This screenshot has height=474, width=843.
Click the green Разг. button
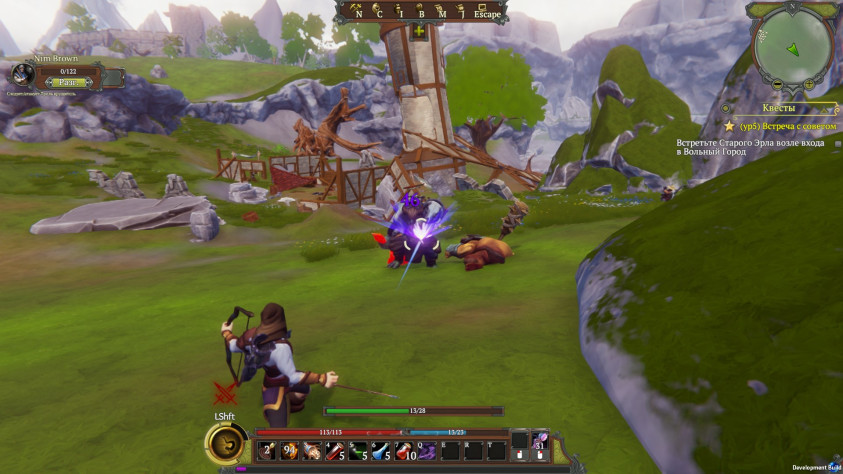click(67, 83)
